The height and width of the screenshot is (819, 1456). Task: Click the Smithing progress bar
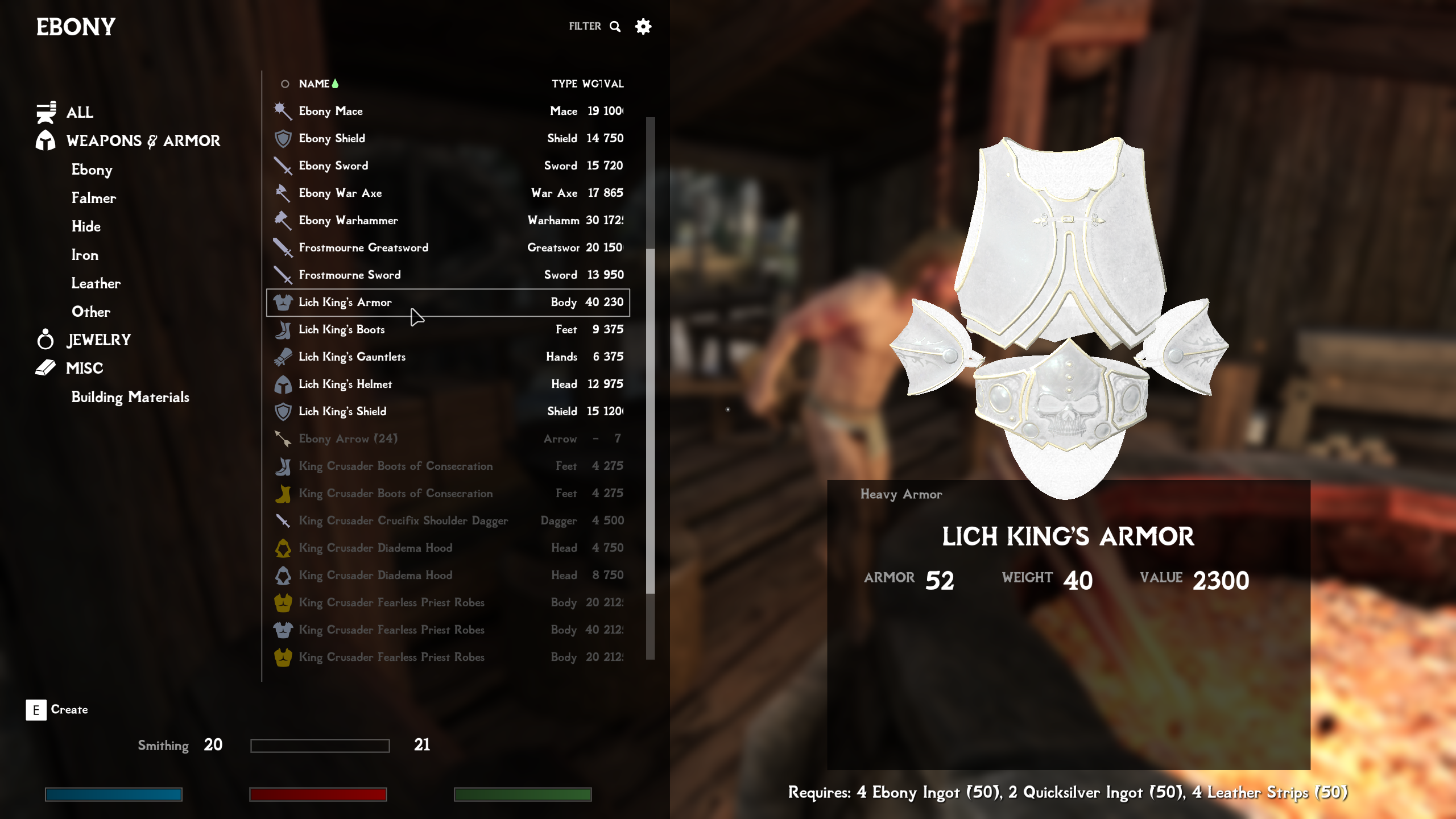coord(320,744)
